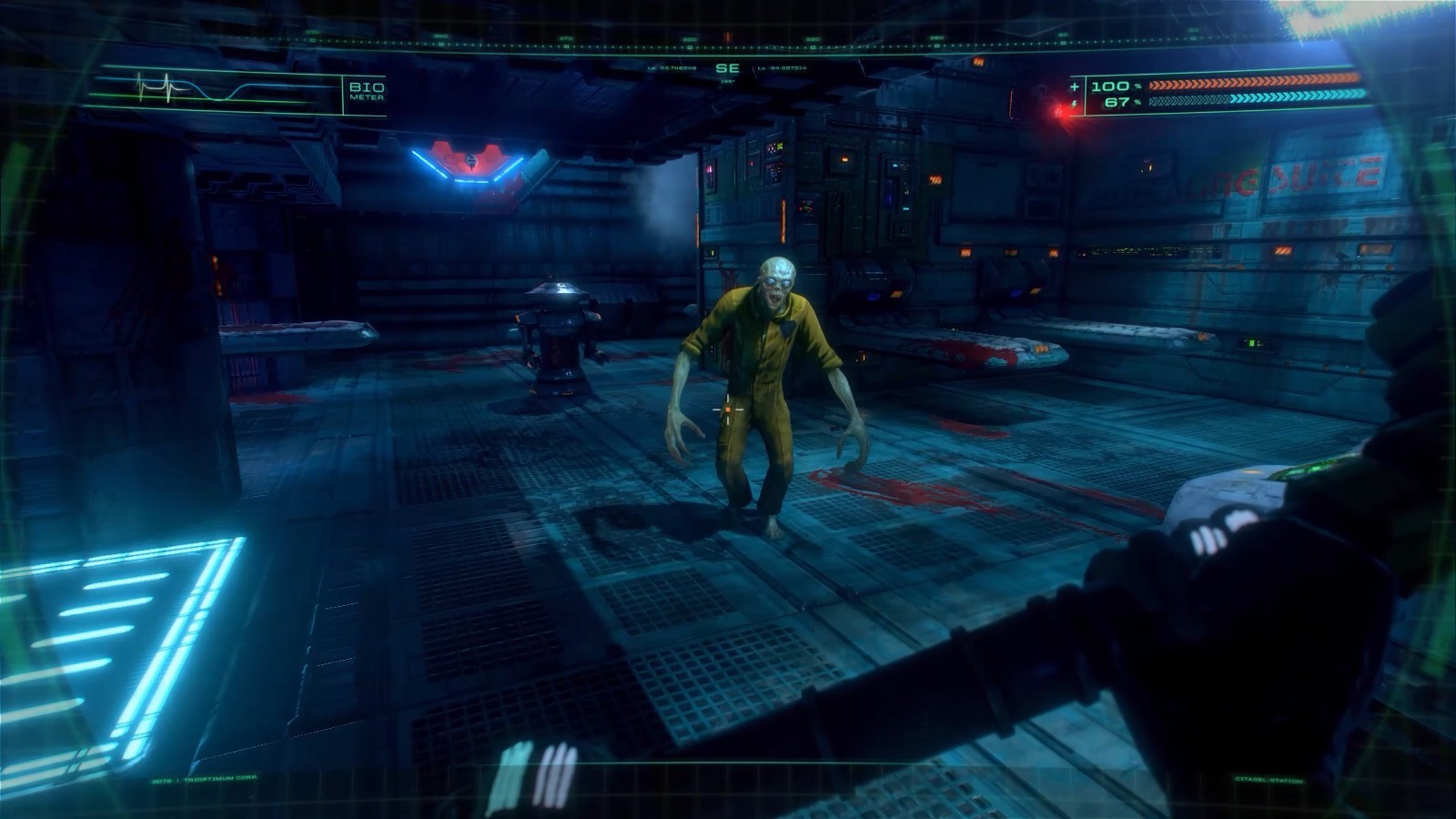This screenshot has height=819, width=1456.
Task: Click the crosshair reticle at screen center
Action: [728, 411]
